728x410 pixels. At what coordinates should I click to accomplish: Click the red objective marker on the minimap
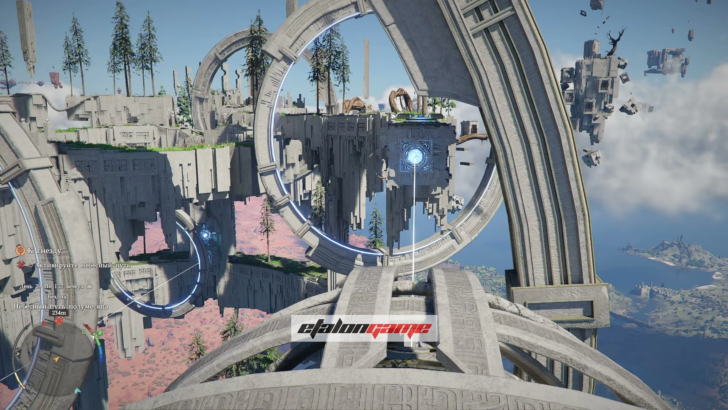pos(60,322)
